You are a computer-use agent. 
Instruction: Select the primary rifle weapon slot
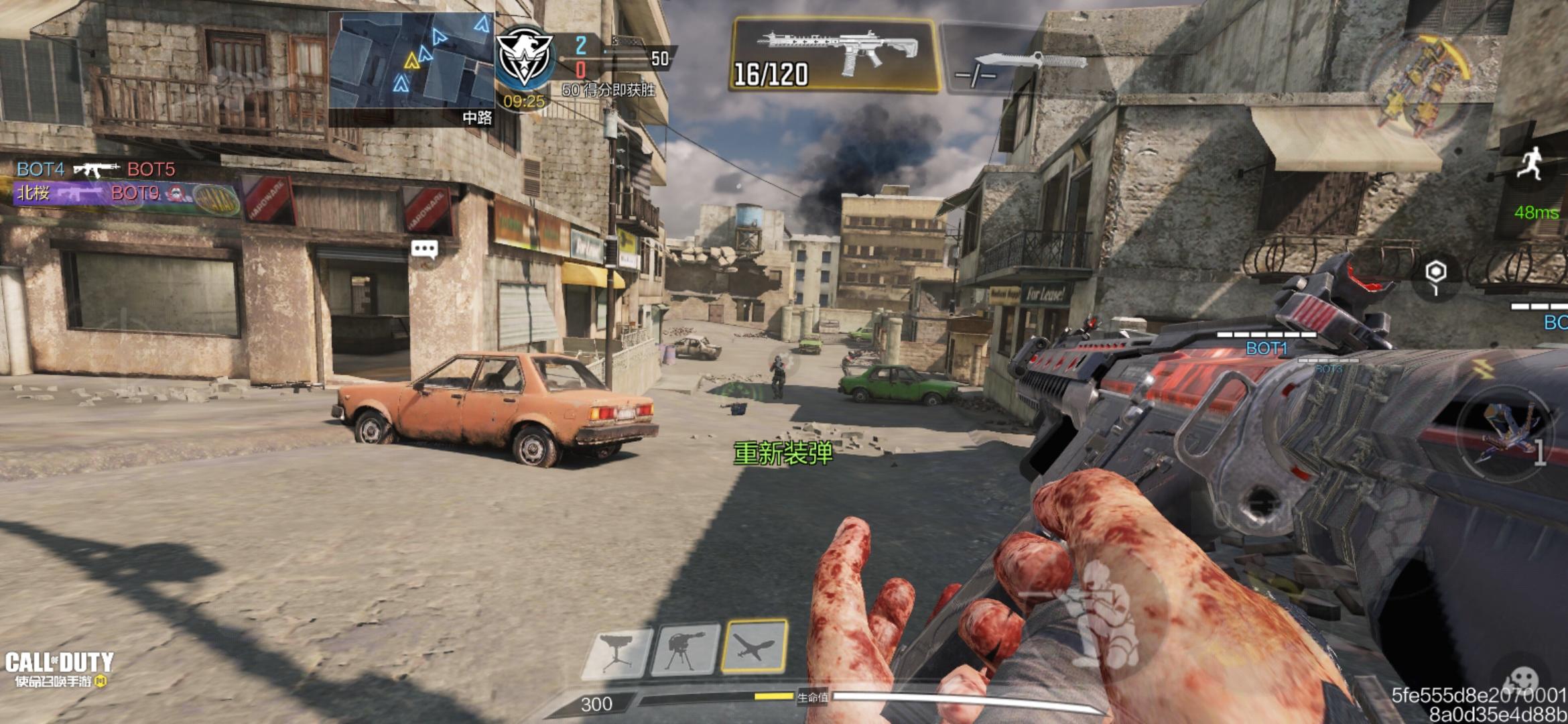tap(834, 55)
